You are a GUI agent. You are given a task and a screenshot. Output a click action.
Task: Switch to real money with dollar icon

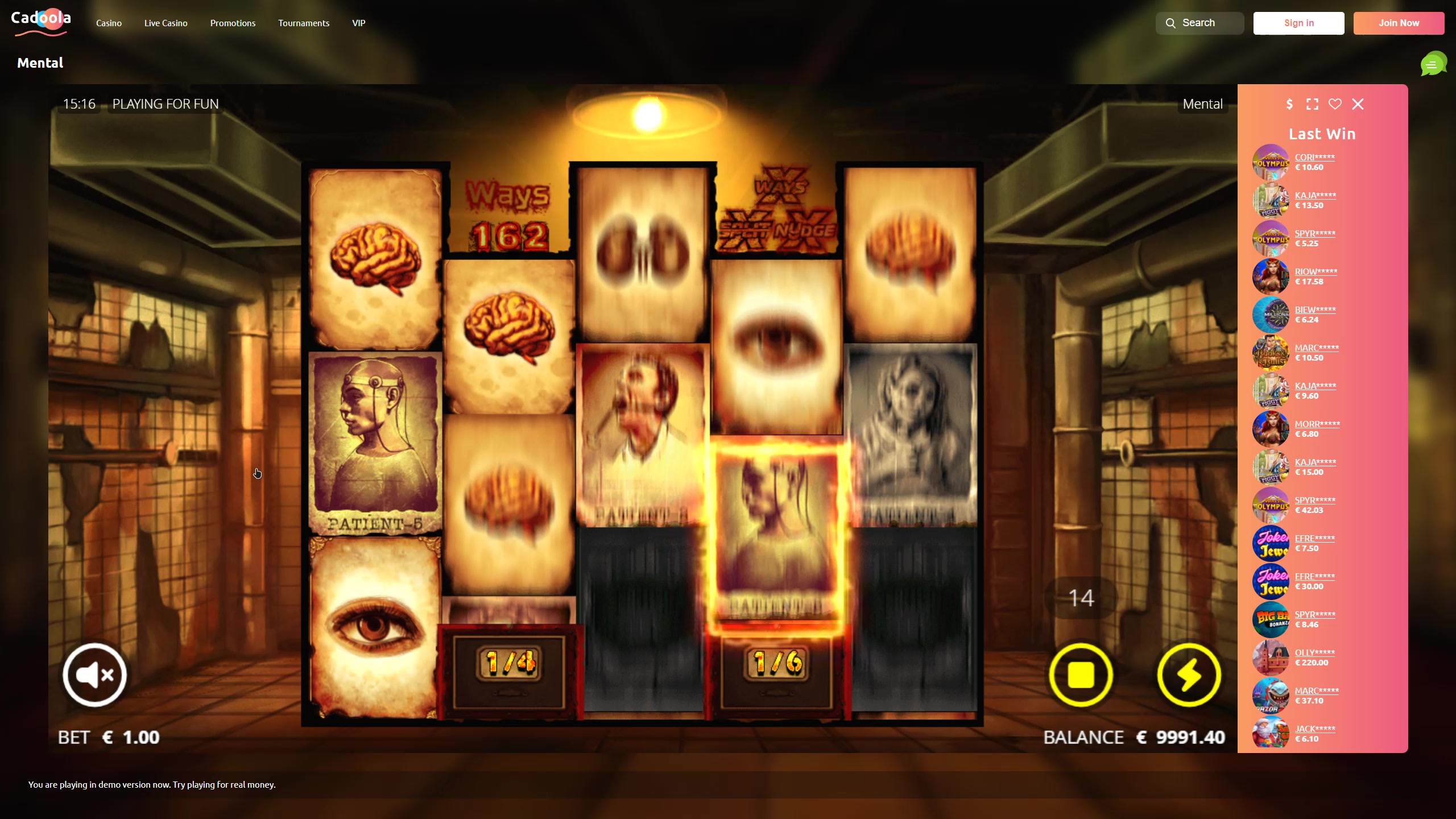coord(1289,104)
